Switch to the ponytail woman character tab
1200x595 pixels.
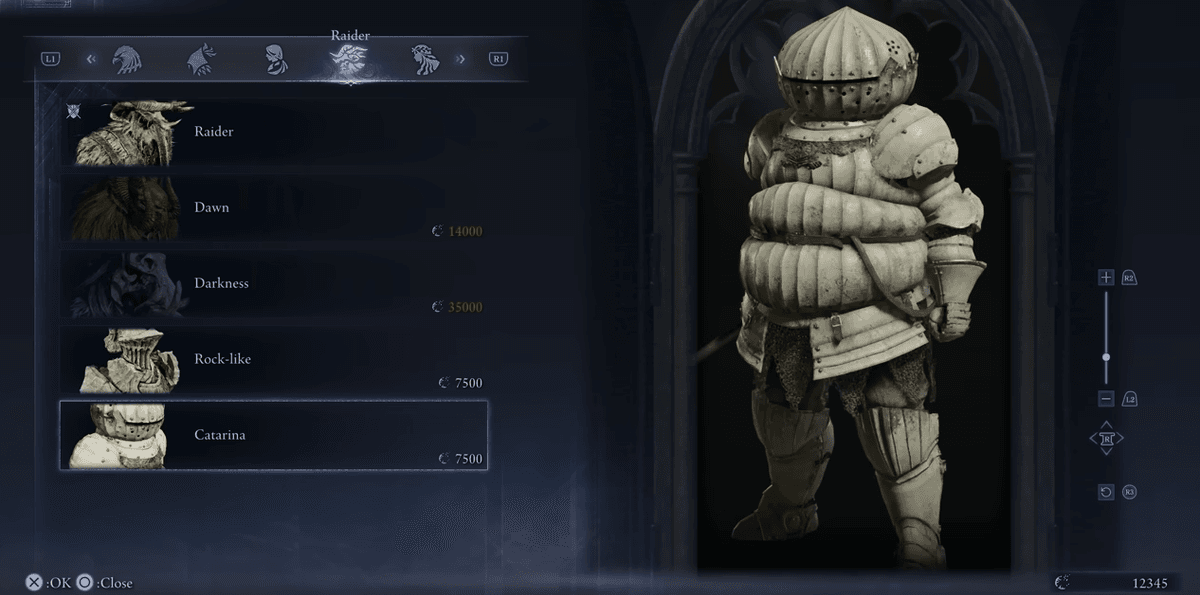click(x=277, y=59)
